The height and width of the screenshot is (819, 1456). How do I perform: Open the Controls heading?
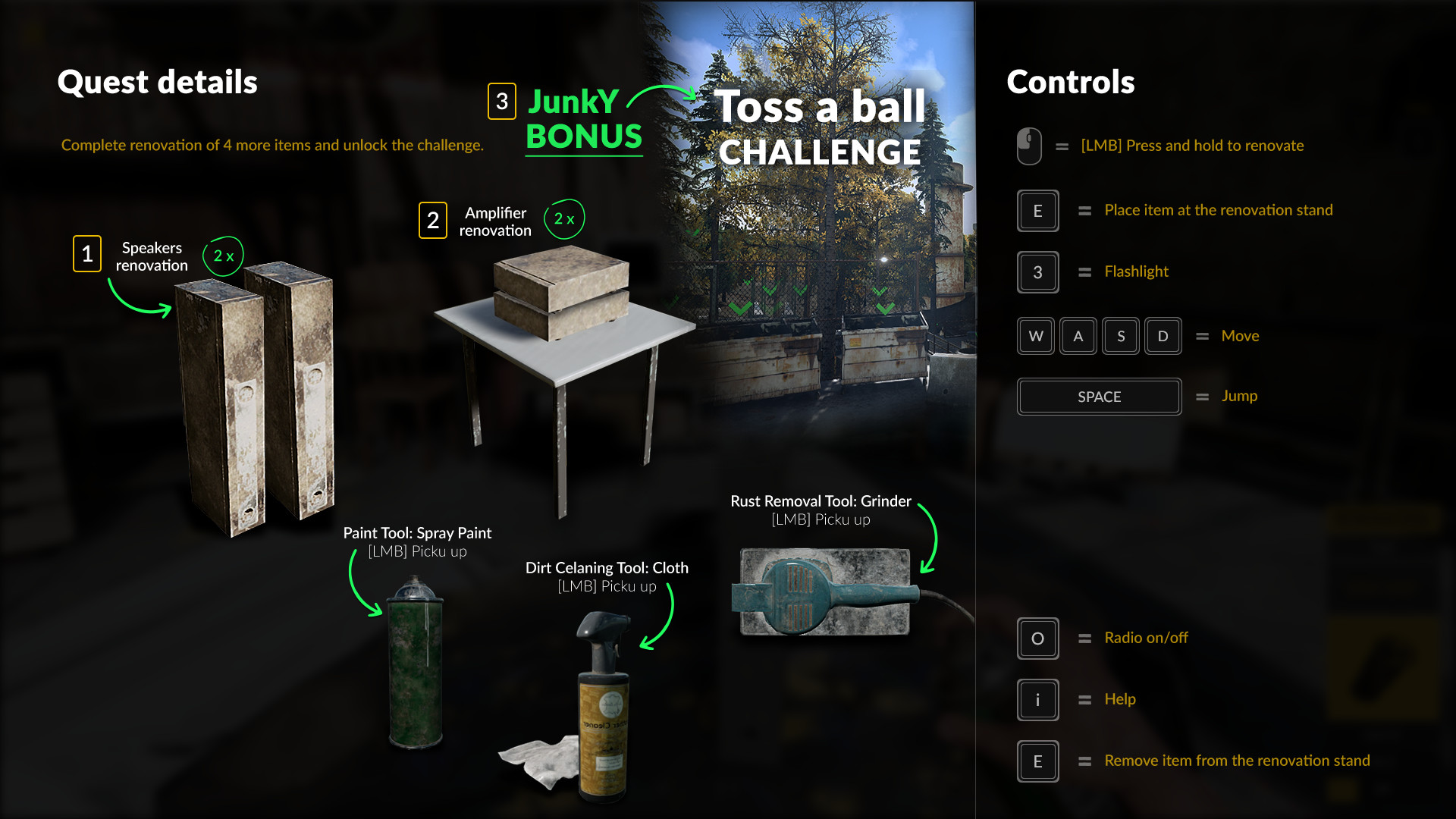[x=1071, y=83]
